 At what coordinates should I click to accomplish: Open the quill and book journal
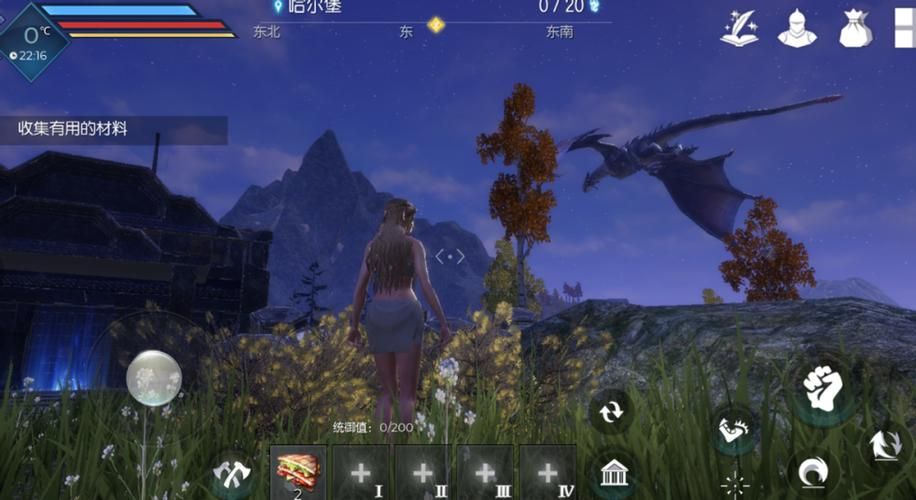point(739,28)
